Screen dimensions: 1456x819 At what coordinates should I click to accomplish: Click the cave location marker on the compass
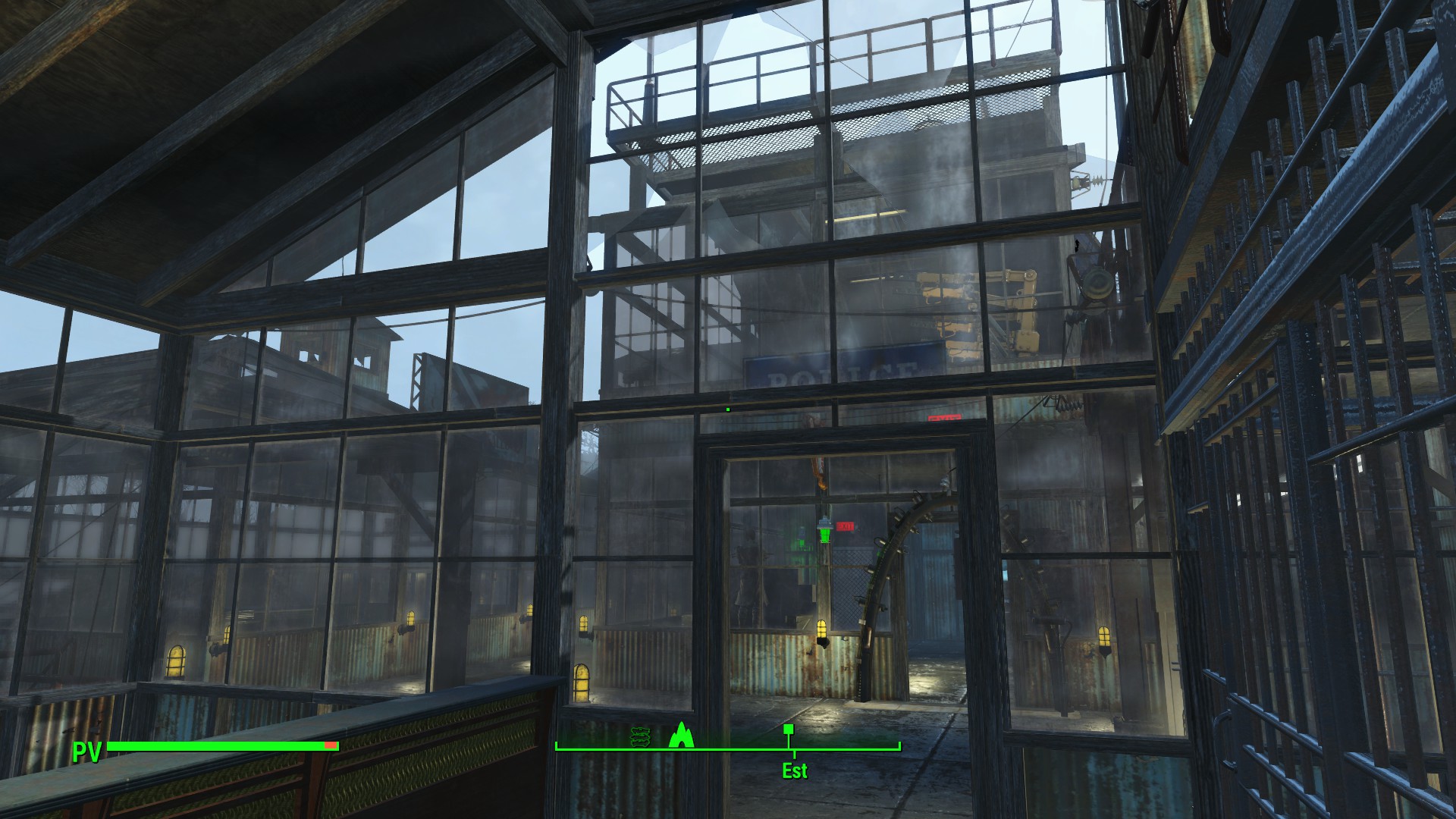(683, 736)
